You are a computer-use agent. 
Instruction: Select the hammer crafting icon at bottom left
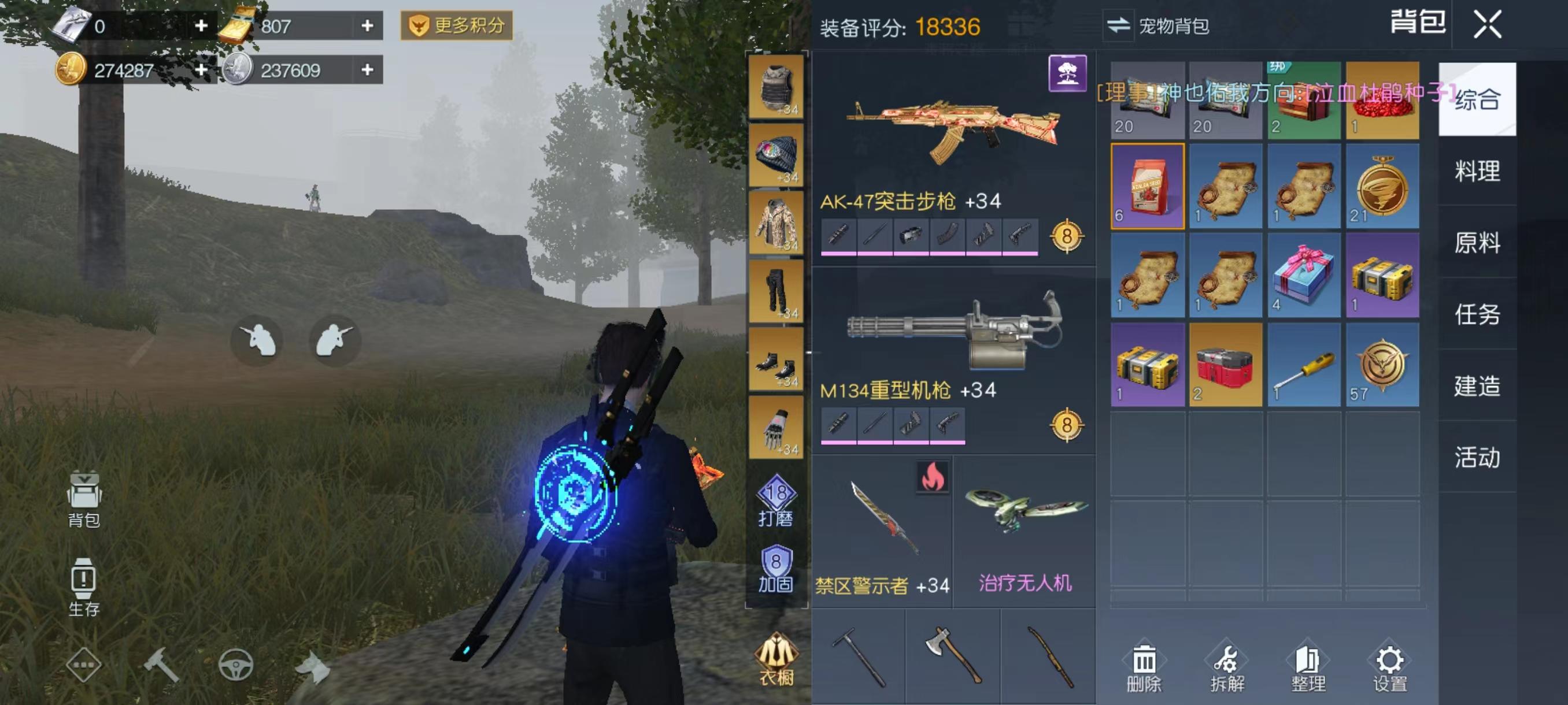click(x=162, y=666)
